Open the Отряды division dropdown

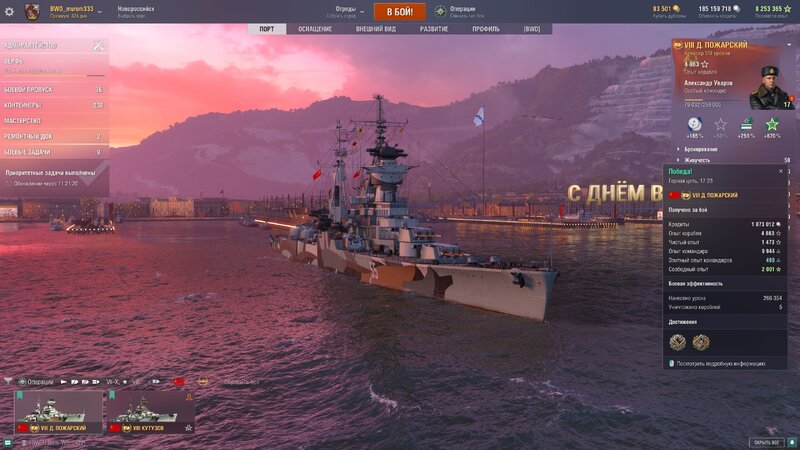[345, 11]
